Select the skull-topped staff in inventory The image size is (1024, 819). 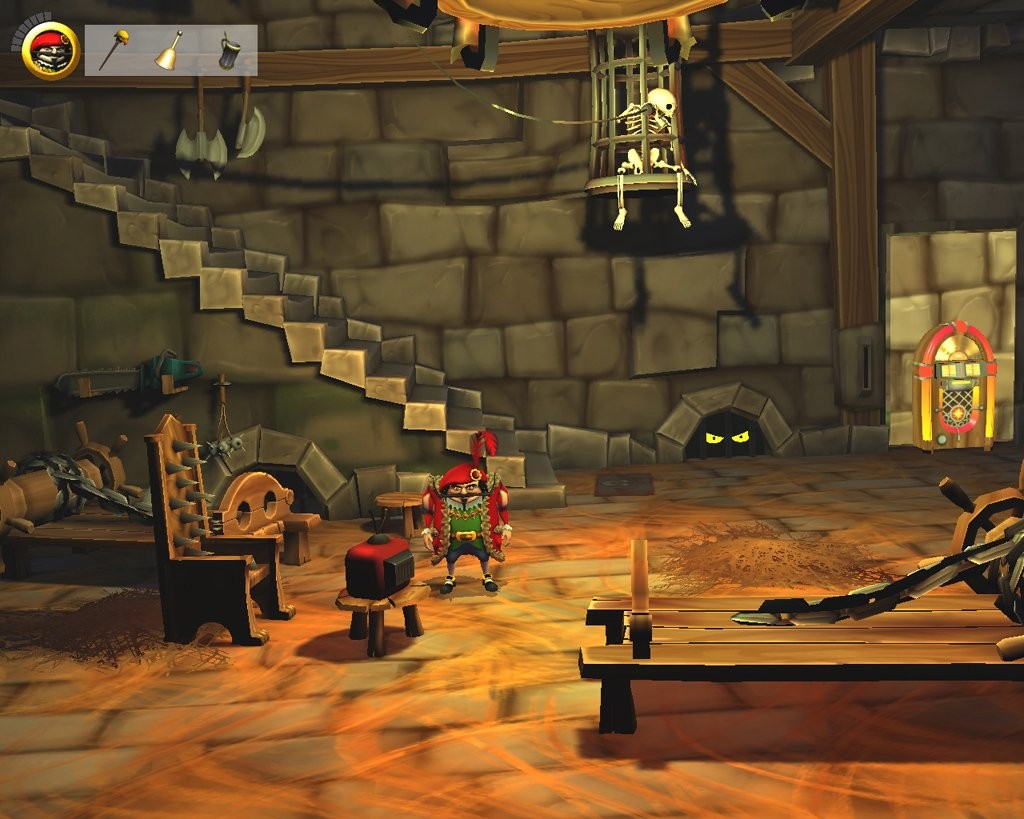(113, 51)
